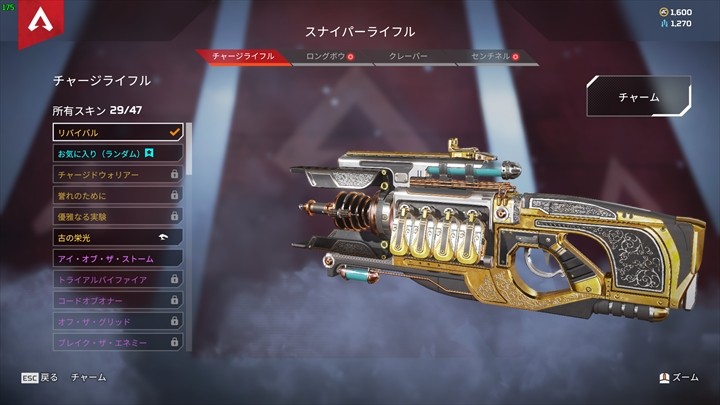Pick the コードオブオナー skin
720x405 pixels.
(117, 300)
